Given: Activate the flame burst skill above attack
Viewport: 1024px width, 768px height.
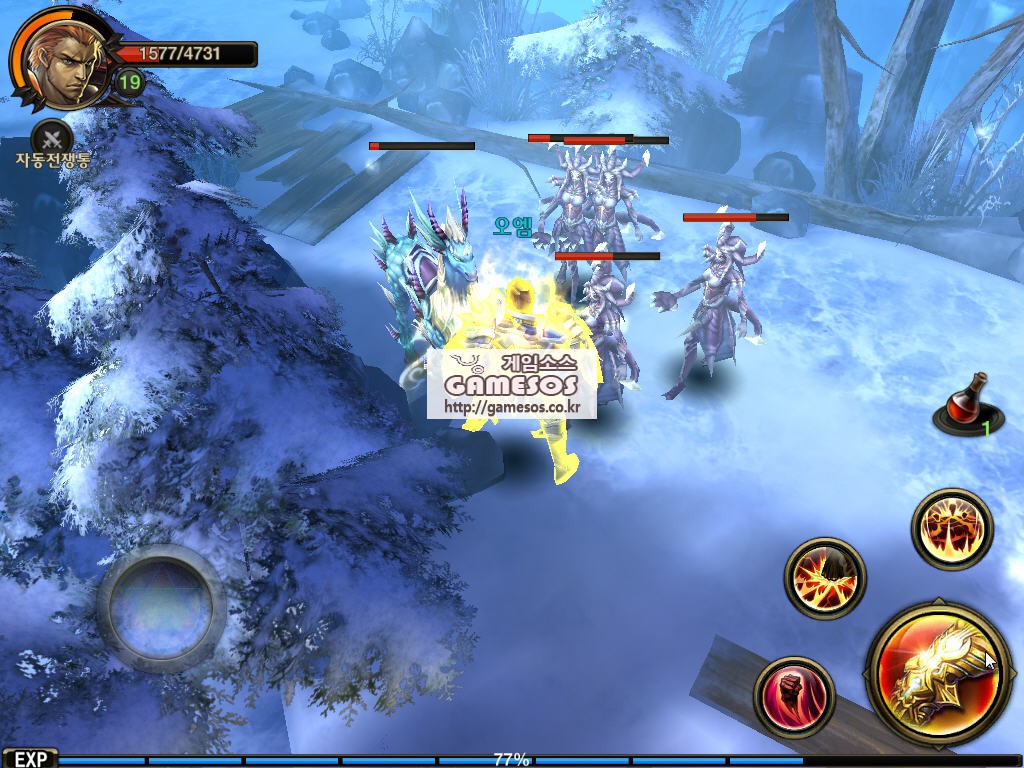Looking at the screenshot, I should click(x=952, y=529).
